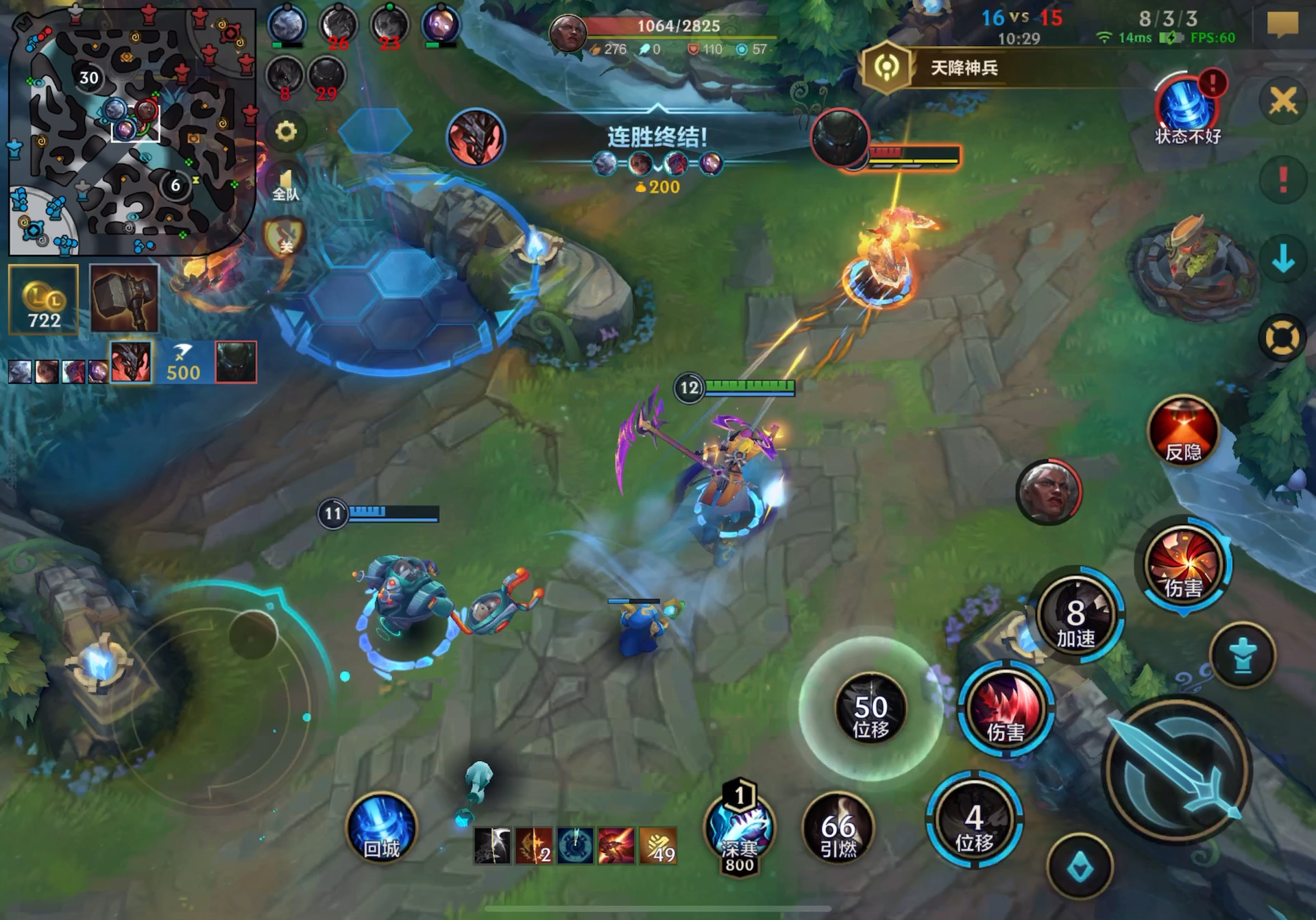Send the 状态不好 quick ping
The width and height of the screenshot is (1316, 920).
pyautogui.click(x=1188, y=108)
